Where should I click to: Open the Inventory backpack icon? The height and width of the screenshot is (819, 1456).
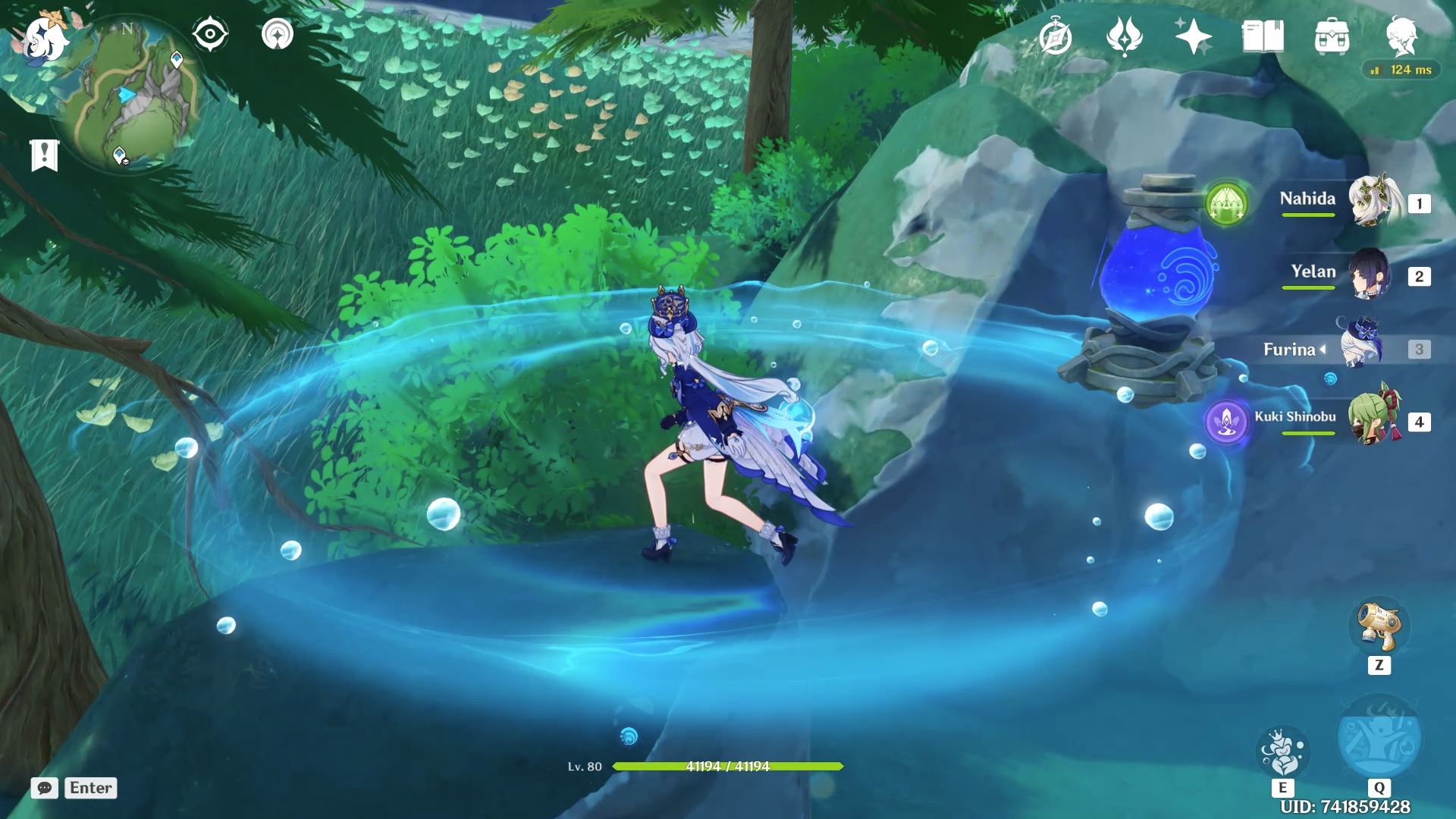(1332, 36)
